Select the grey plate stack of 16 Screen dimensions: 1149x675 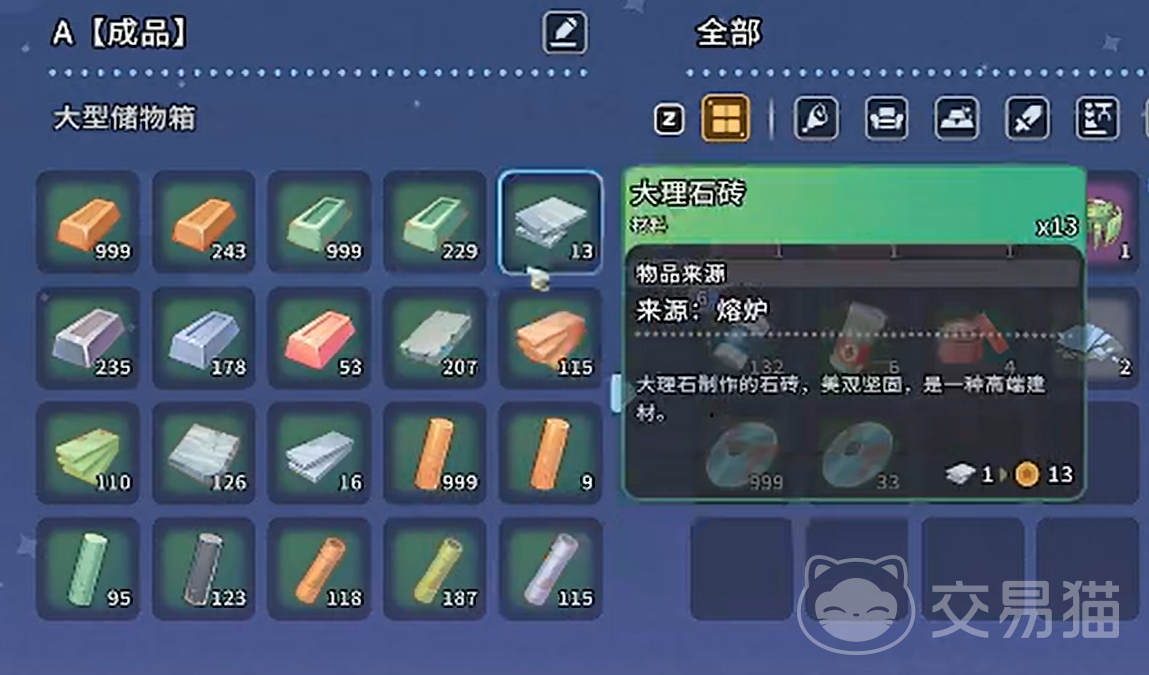tap(319, 453)
